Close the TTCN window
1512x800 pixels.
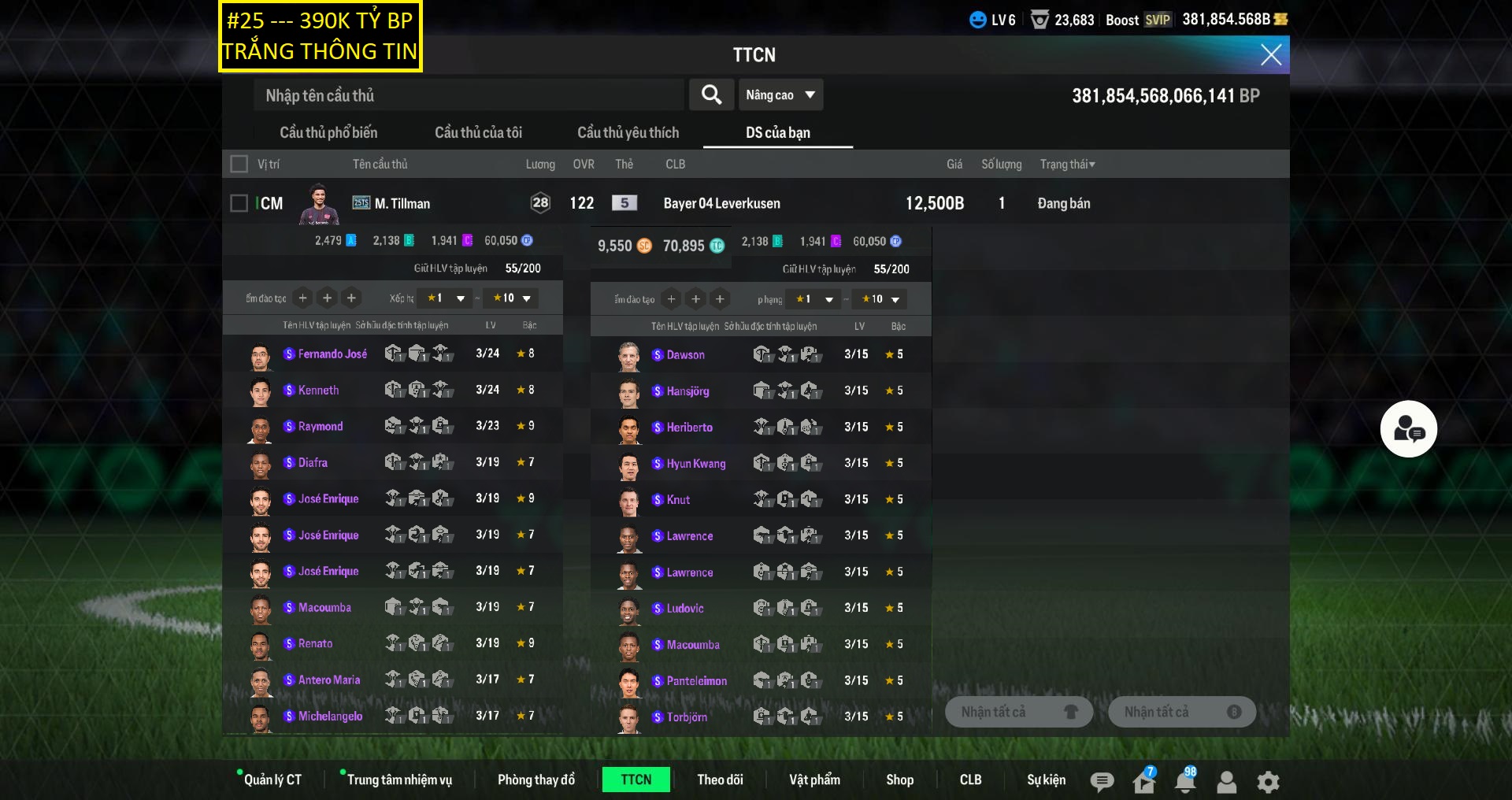click(x=1270, y=54)
